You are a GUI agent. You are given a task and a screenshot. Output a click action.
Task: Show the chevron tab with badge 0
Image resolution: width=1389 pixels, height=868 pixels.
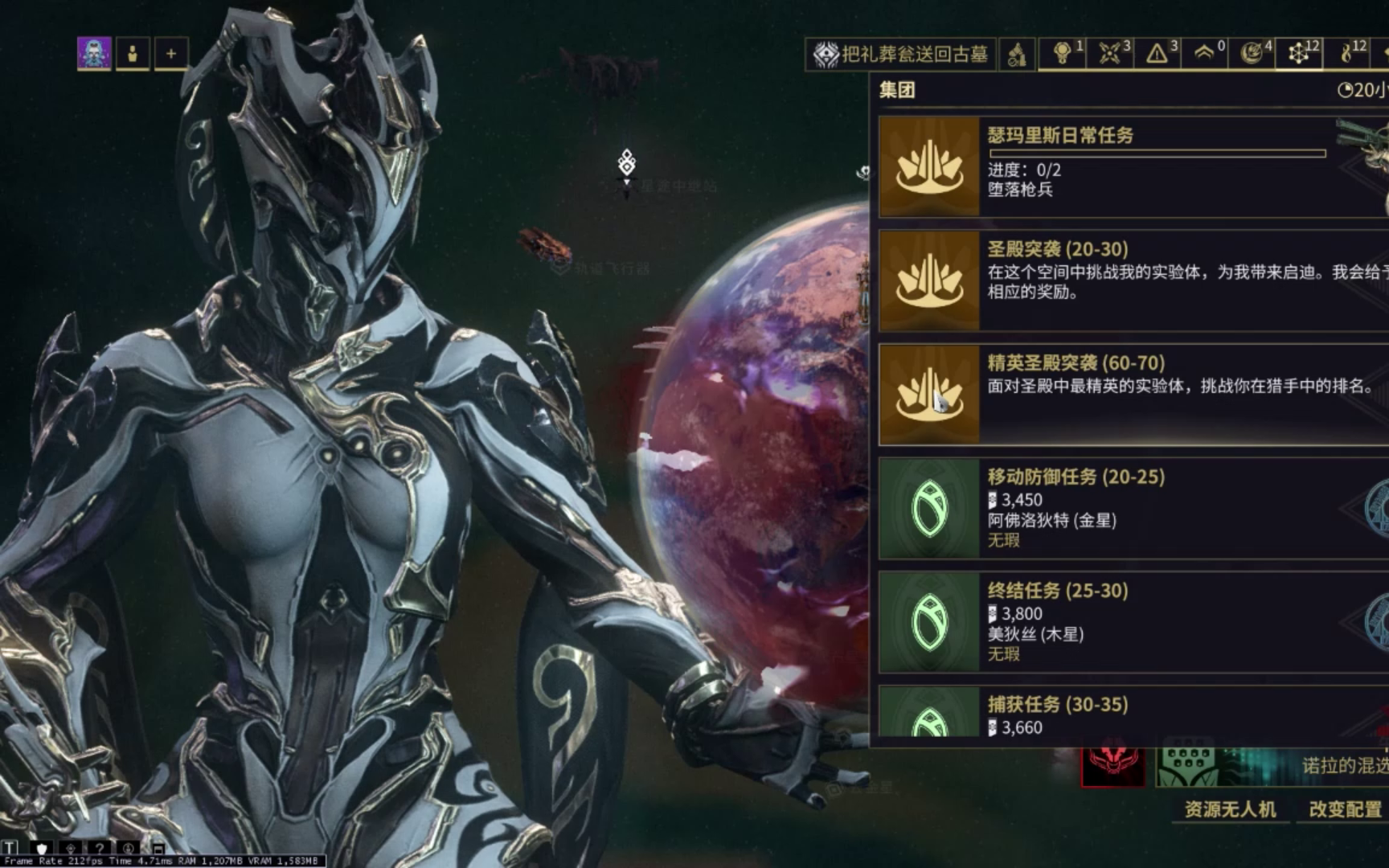(x=1204, y=54)
